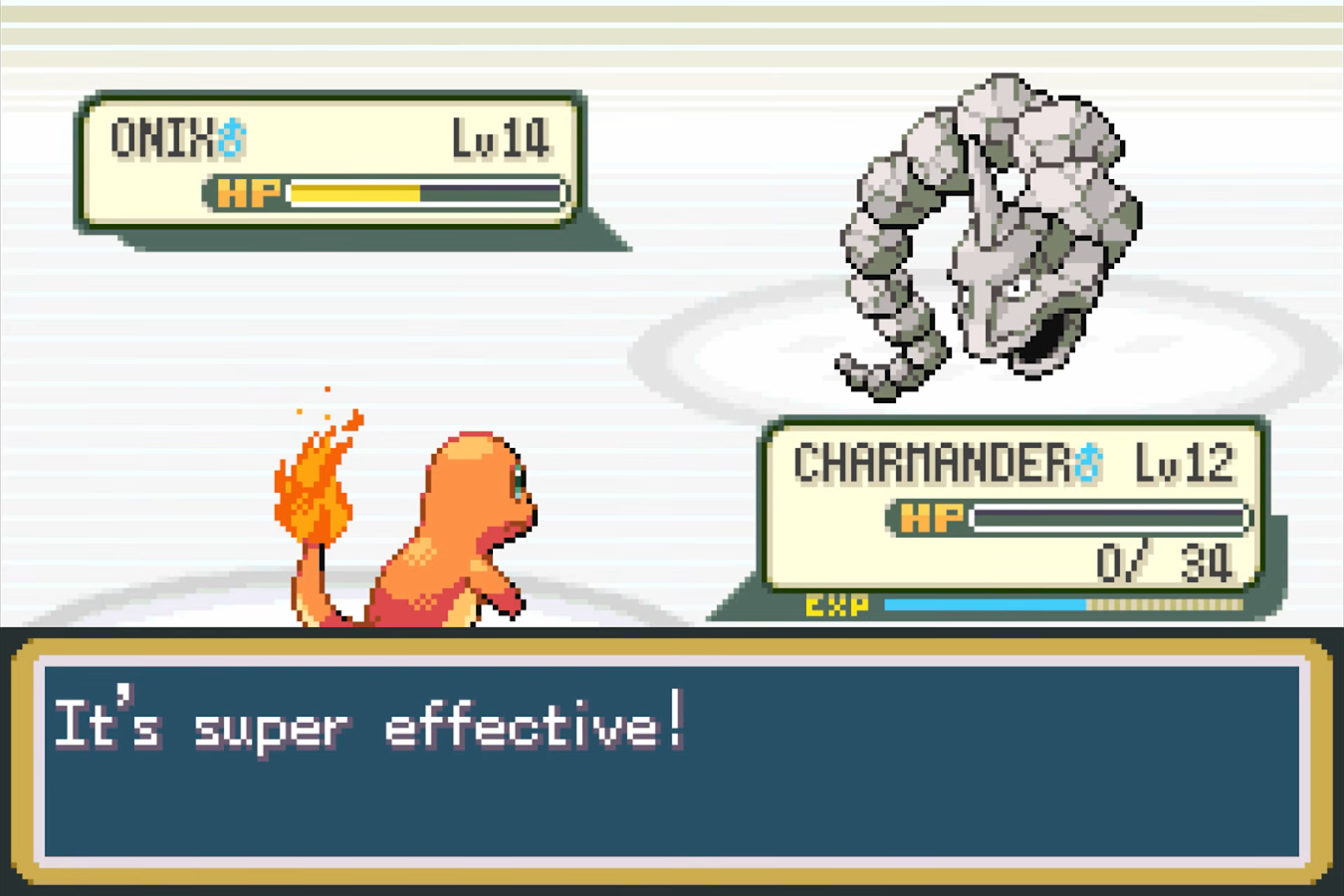Advance the "It's super effective!" message box
1344x896 pixels.
click(x=671, y=761)
